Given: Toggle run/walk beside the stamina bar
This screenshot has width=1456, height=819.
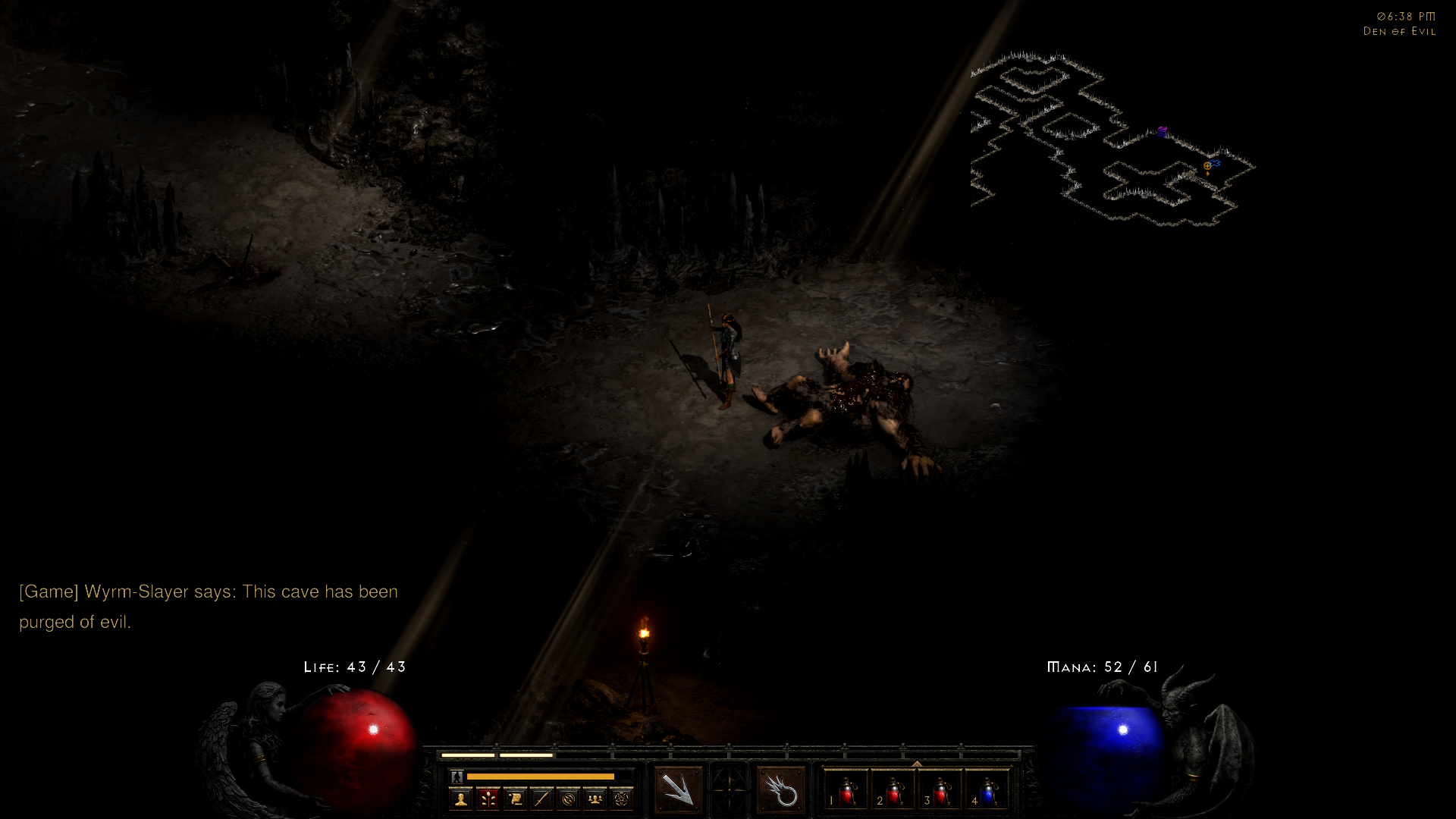Looking at the screenshot, I should (457, 777).
